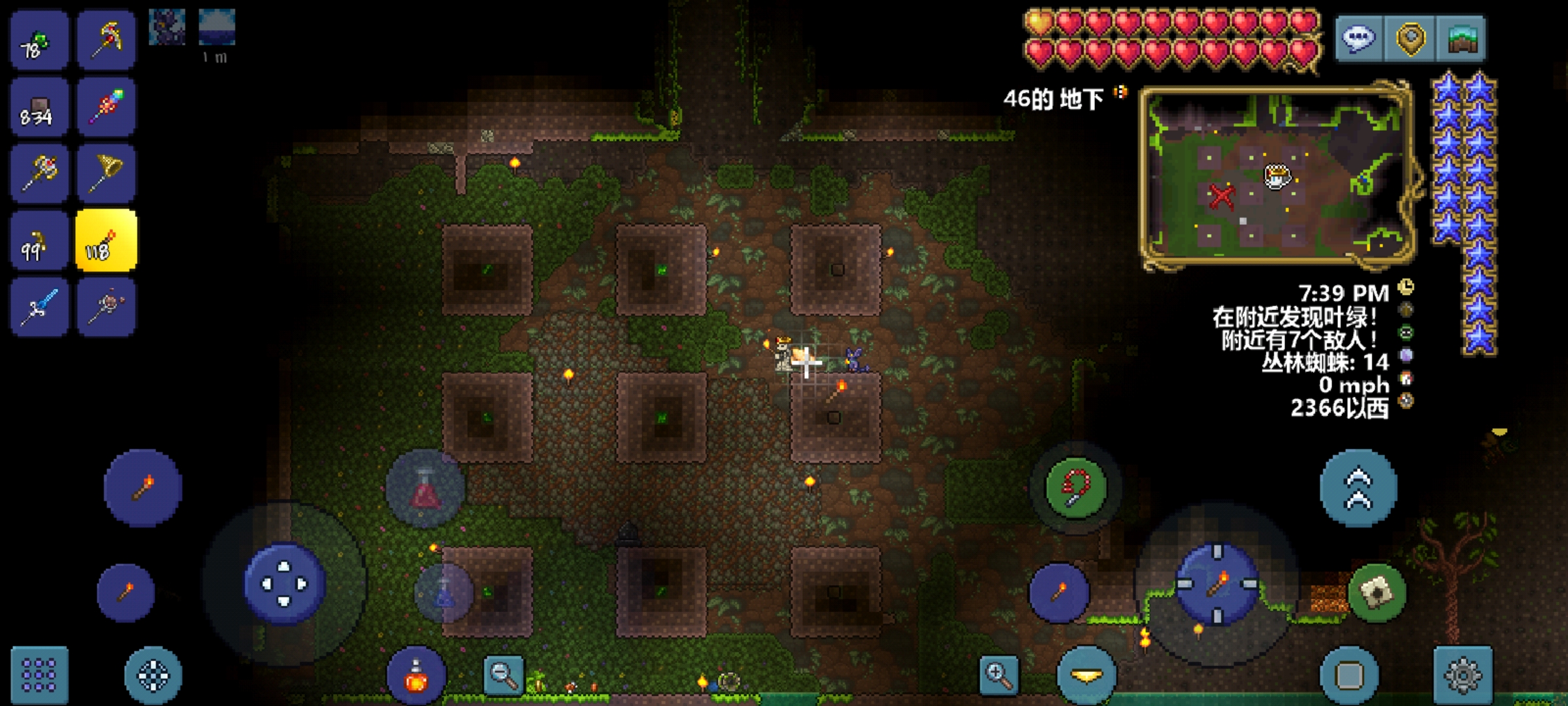Open the inventory grid button
The width and height of the screenshot is (1568, 706).
39,675
